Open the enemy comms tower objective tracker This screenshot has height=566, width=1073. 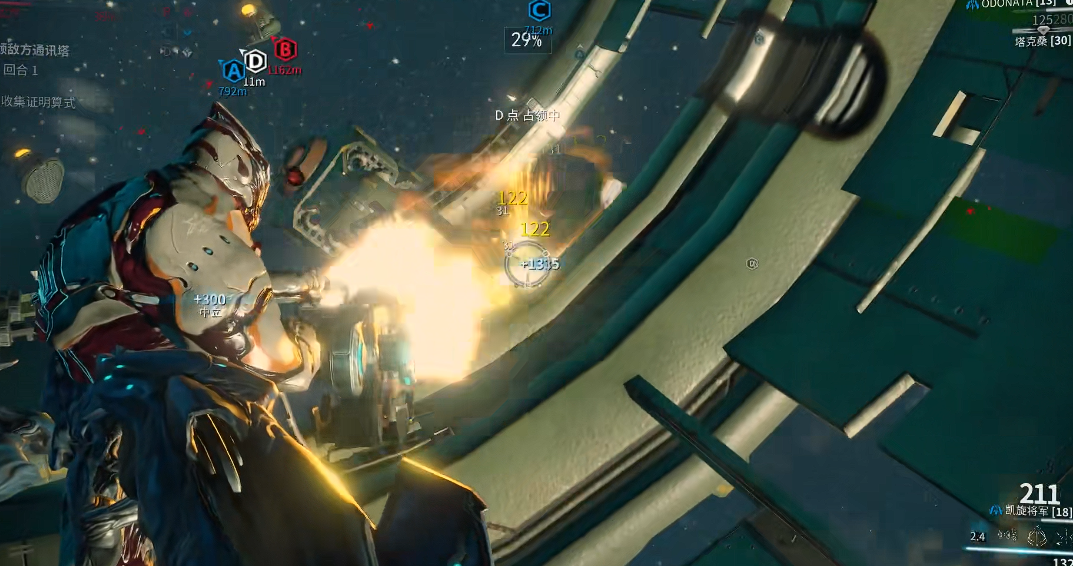click(x=36, y=49)
